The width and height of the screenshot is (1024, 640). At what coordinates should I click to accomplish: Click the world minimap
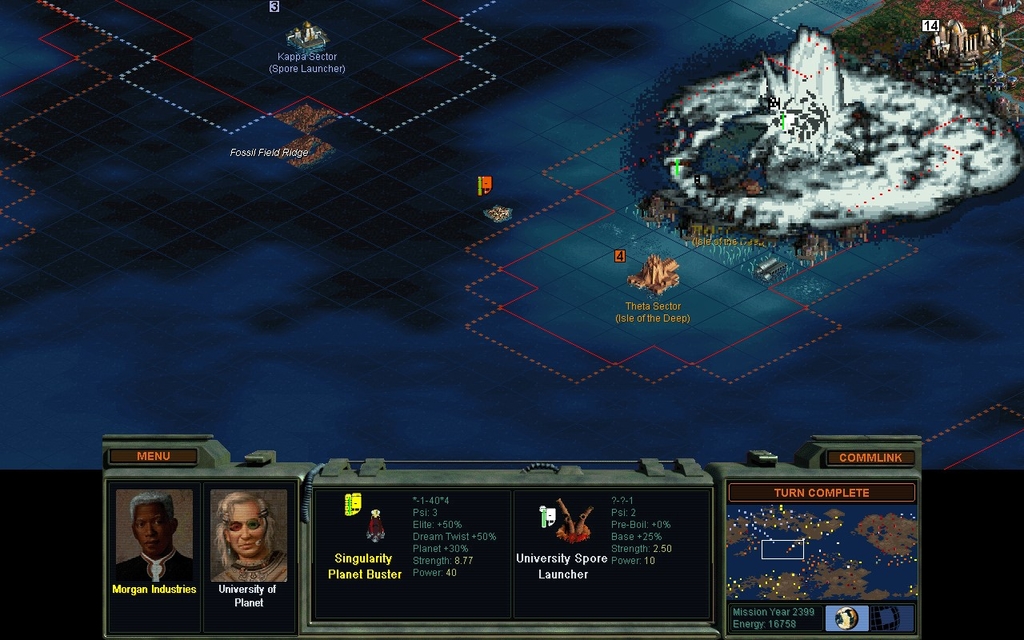(821, 552)
